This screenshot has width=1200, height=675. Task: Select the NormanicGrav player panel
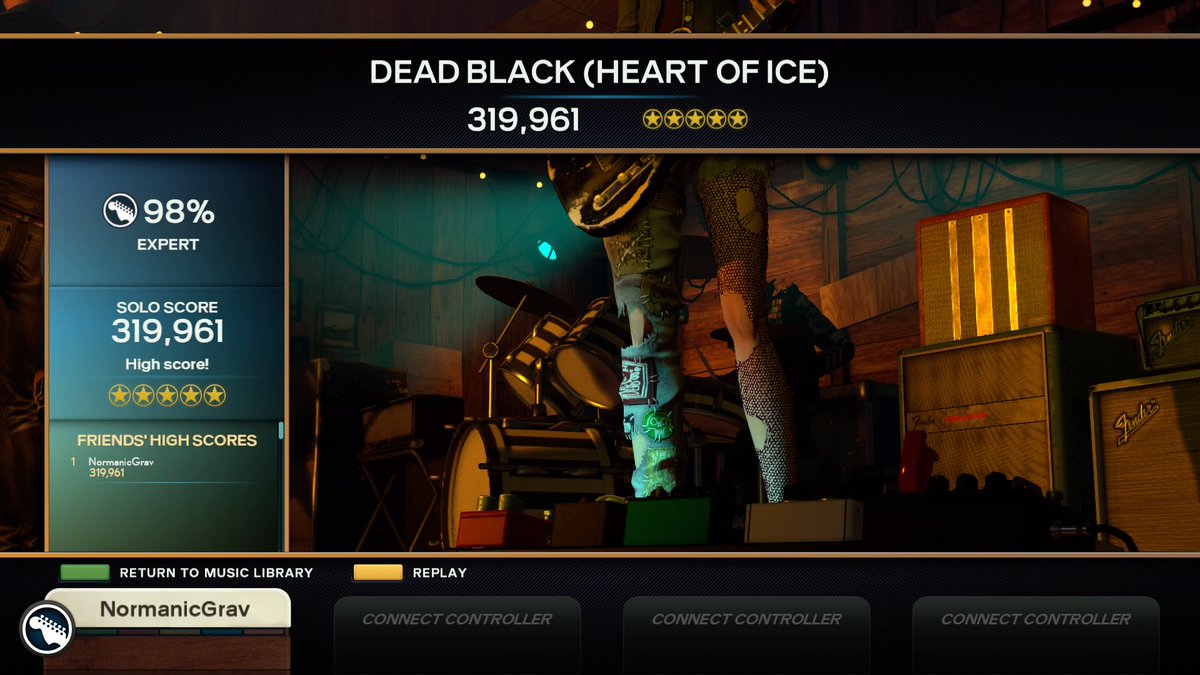coord(168,609)
